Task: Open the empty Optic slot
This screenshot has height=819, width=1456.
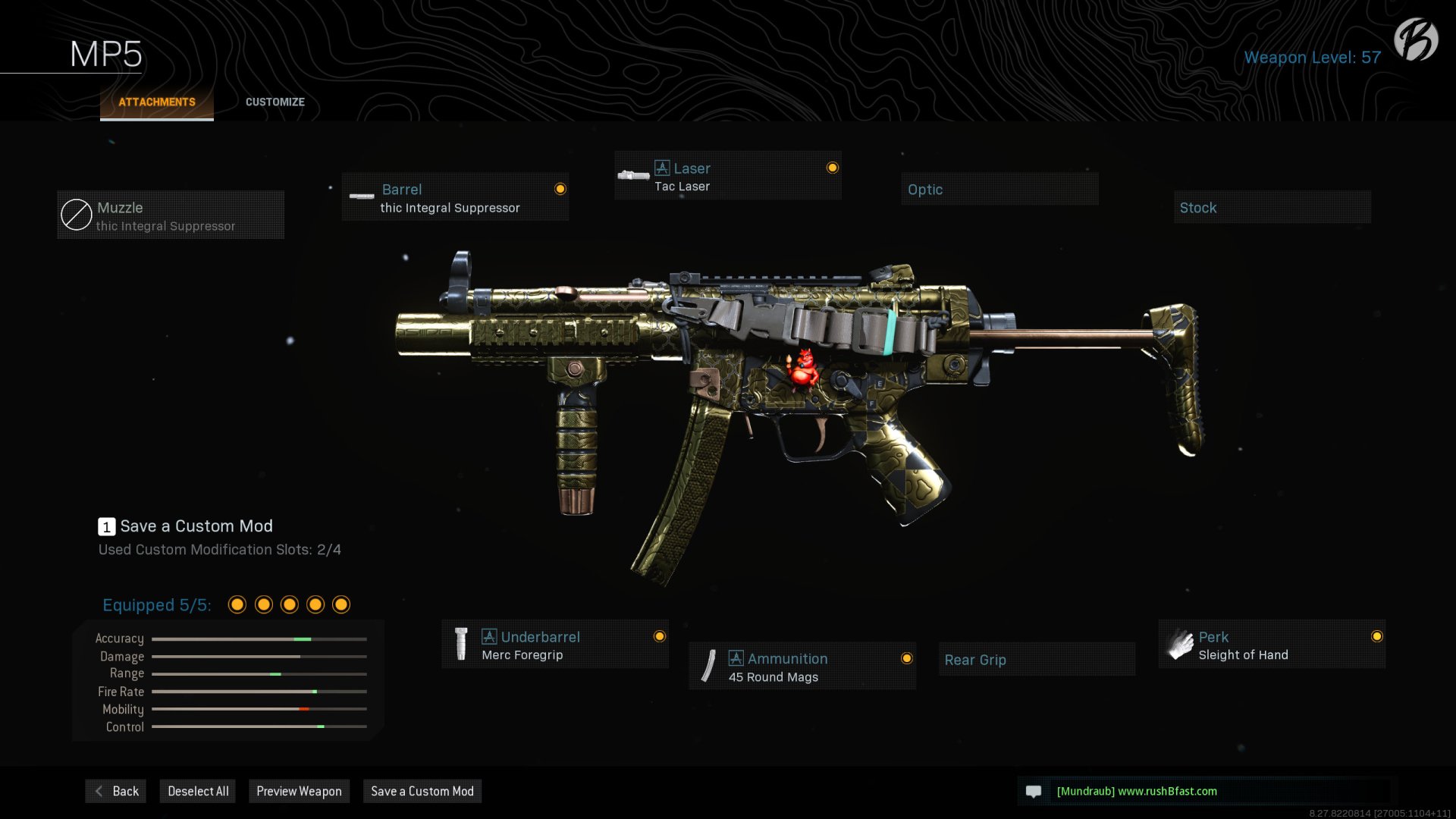Action: 999,190
